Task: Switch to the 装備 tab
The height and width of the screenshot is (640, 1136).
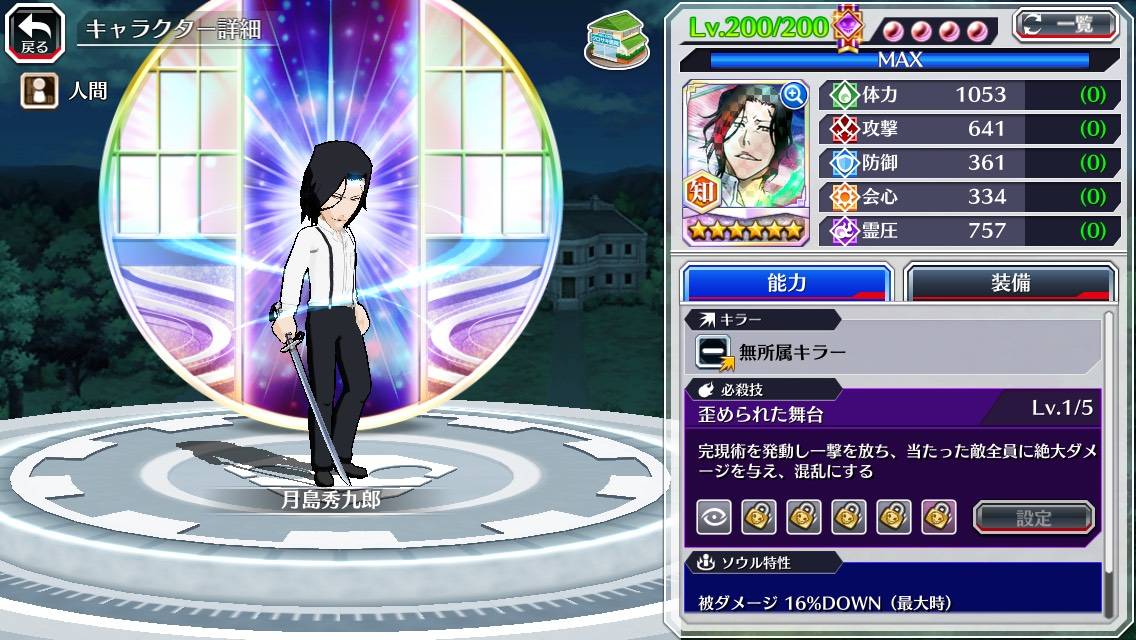Action: [x=1010, y=283]
